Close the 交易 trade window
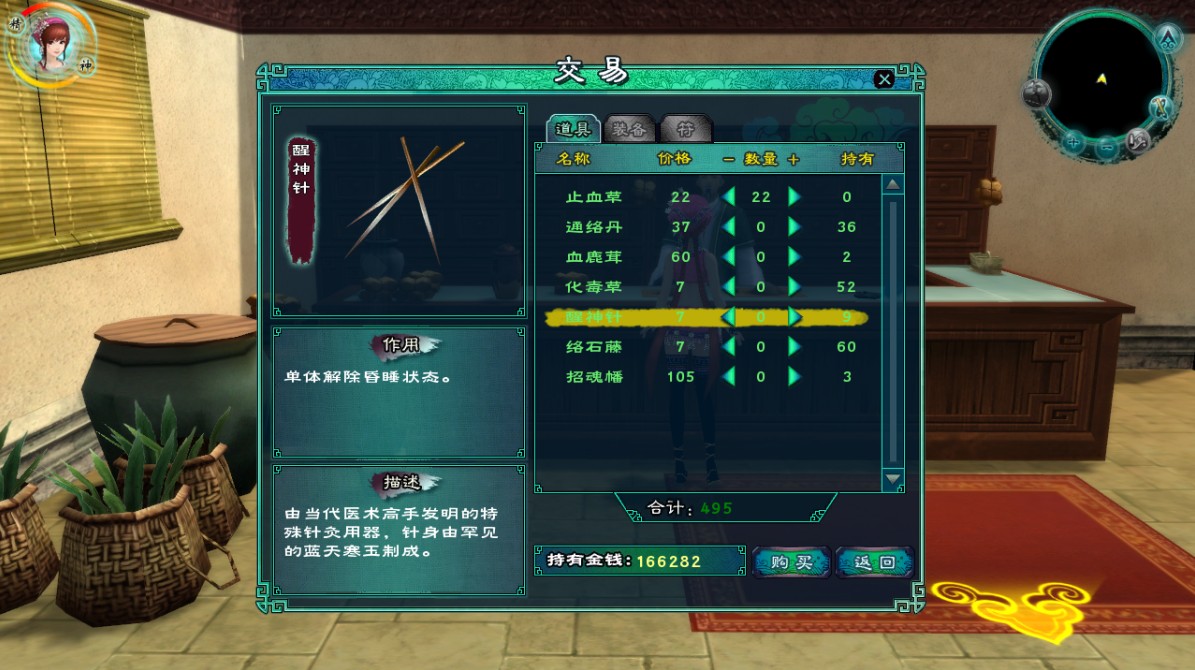 883,79
